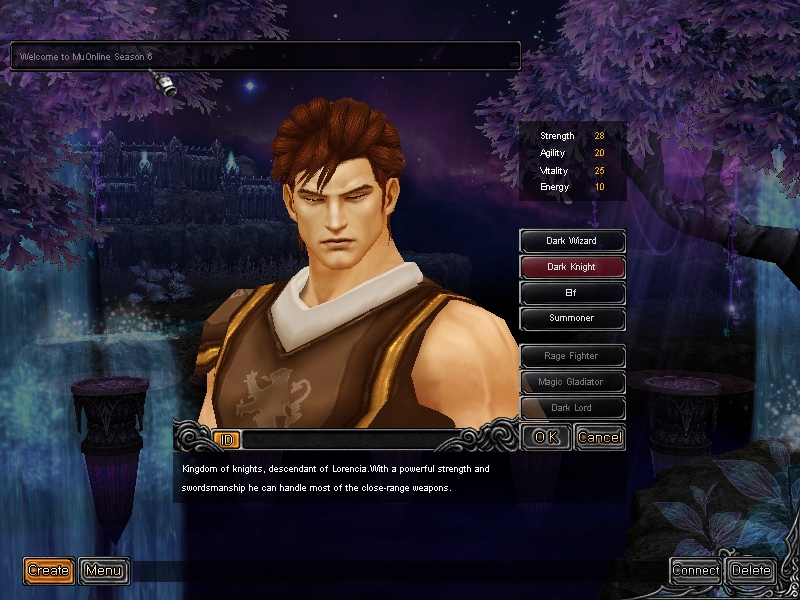Screen dimensions: 800x600
Task: Select the Summoner class
Action: pos(572,319)
